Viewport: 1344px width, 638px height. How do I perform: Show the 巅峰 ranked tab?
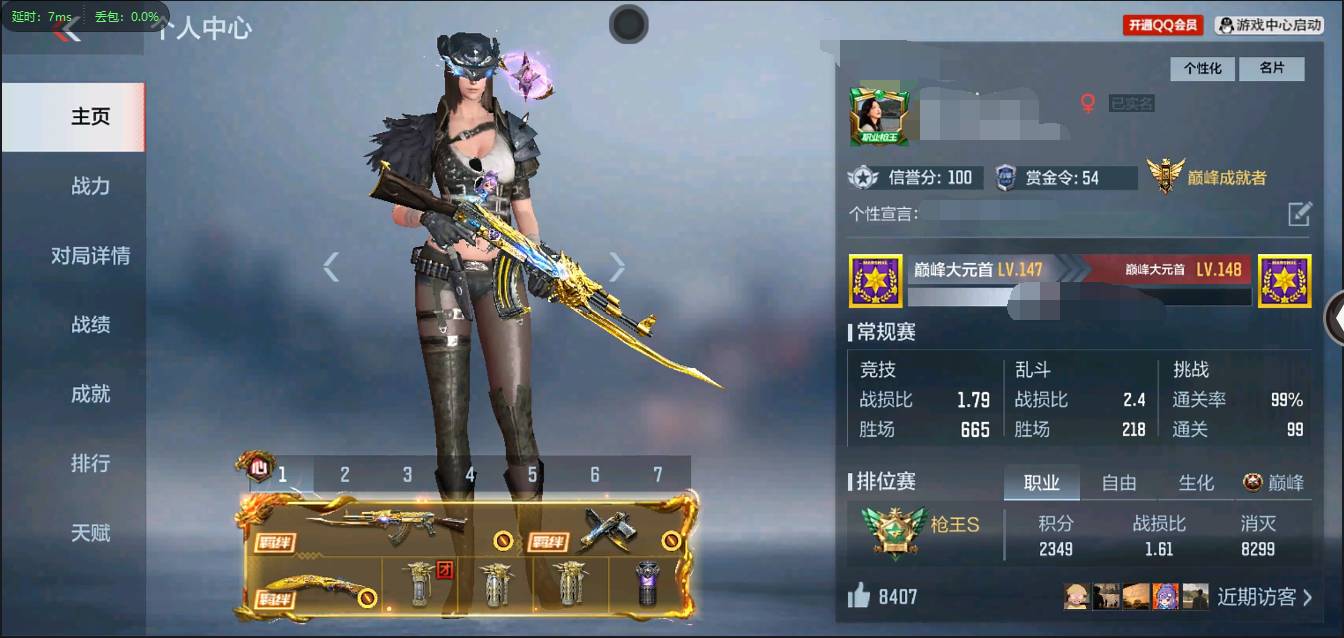tap(1274, 483)
